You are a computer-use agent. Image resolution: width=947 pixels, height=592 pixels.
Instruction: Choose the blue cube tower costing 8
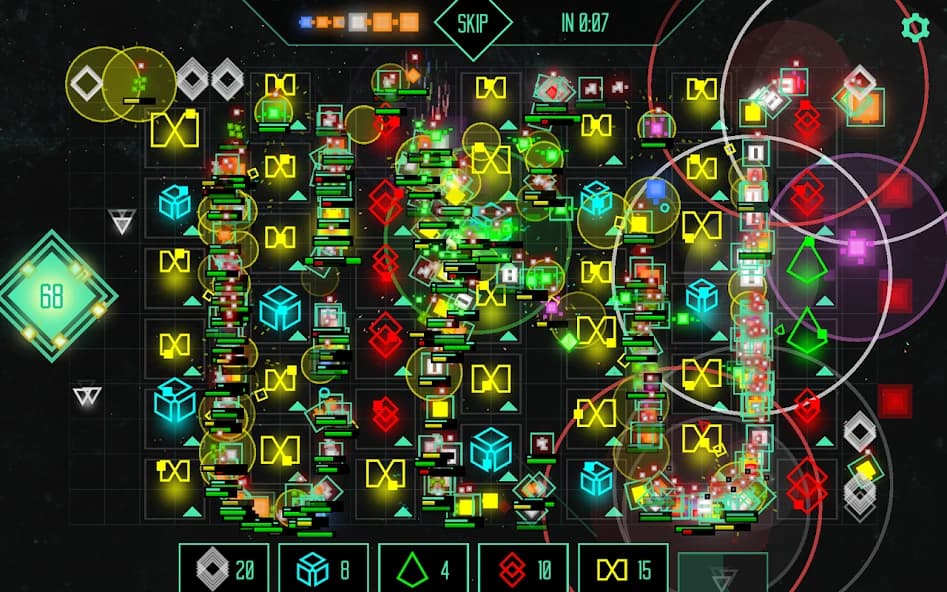pyautogui.click(x=323, y=569)
